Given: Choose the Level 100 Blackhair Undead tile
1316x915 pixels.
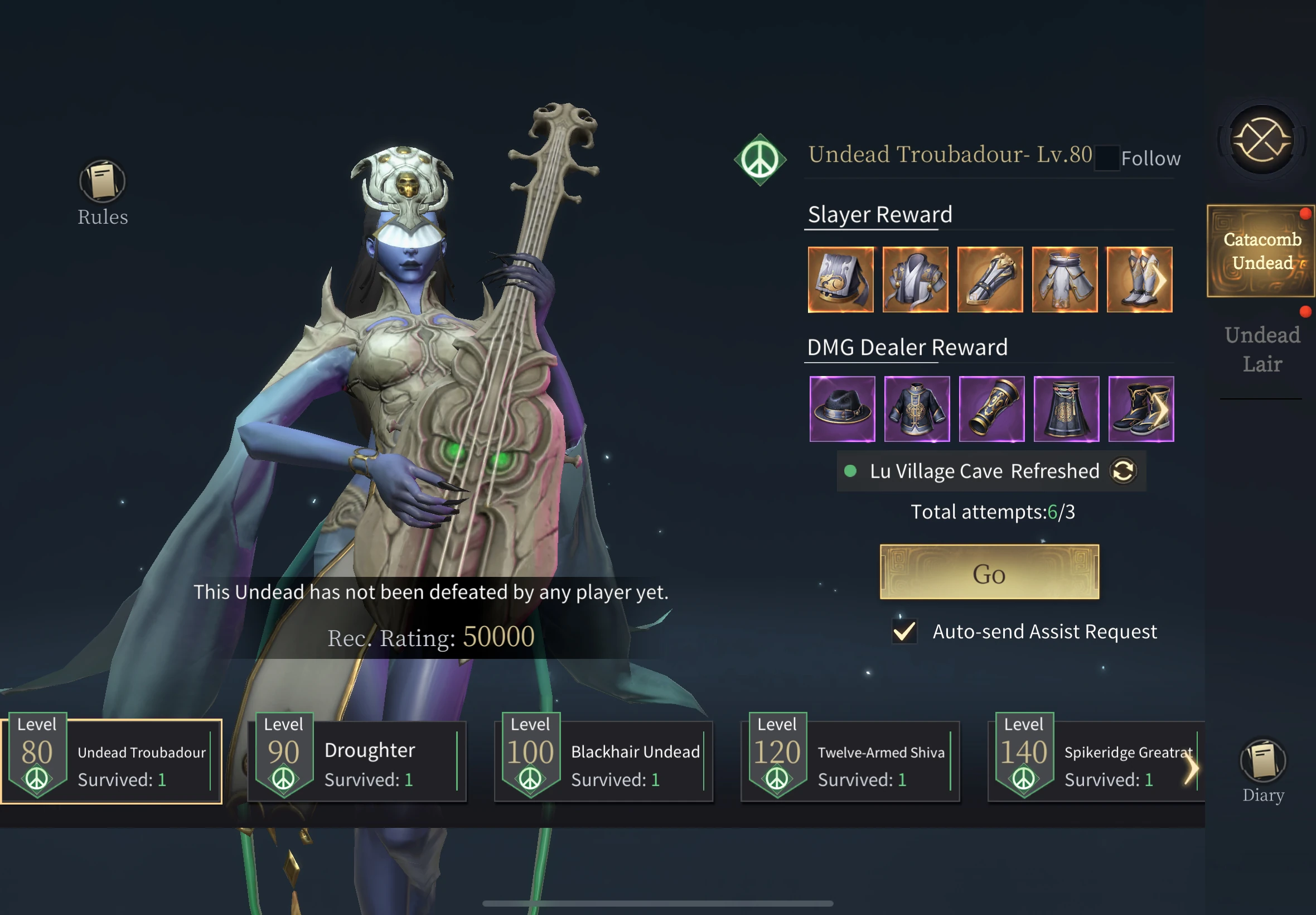Looking at the screenshot, I should [604, 762].
